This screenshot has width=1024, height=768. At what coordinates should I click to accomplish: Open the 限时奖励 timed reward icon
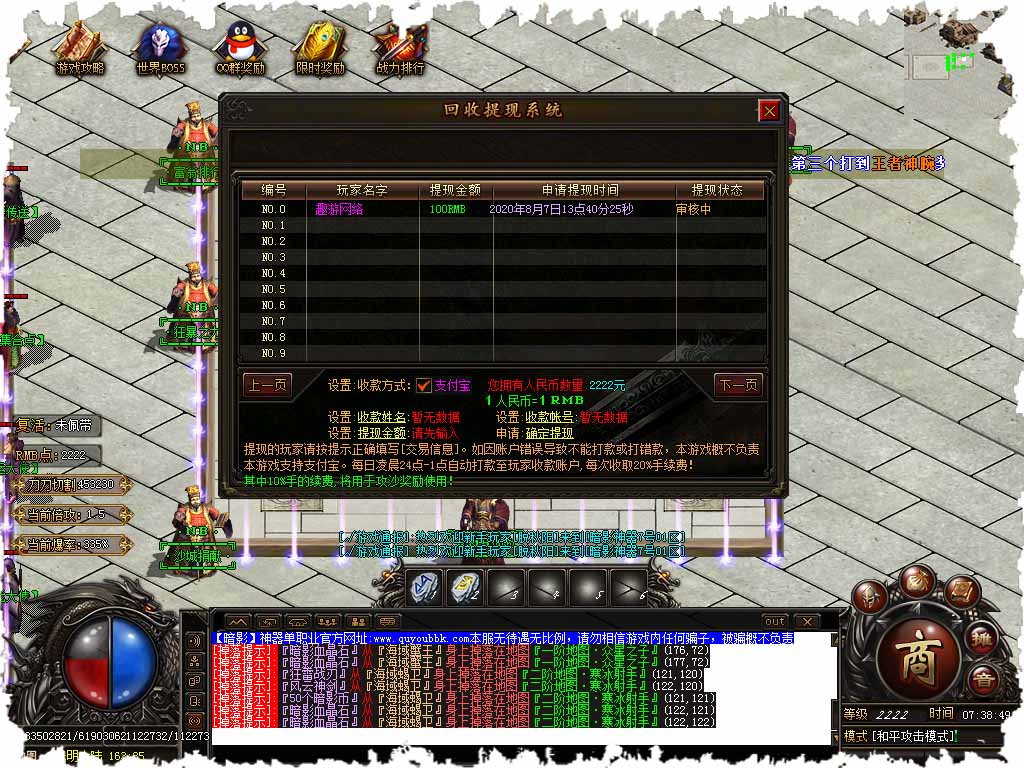point(320,48)
